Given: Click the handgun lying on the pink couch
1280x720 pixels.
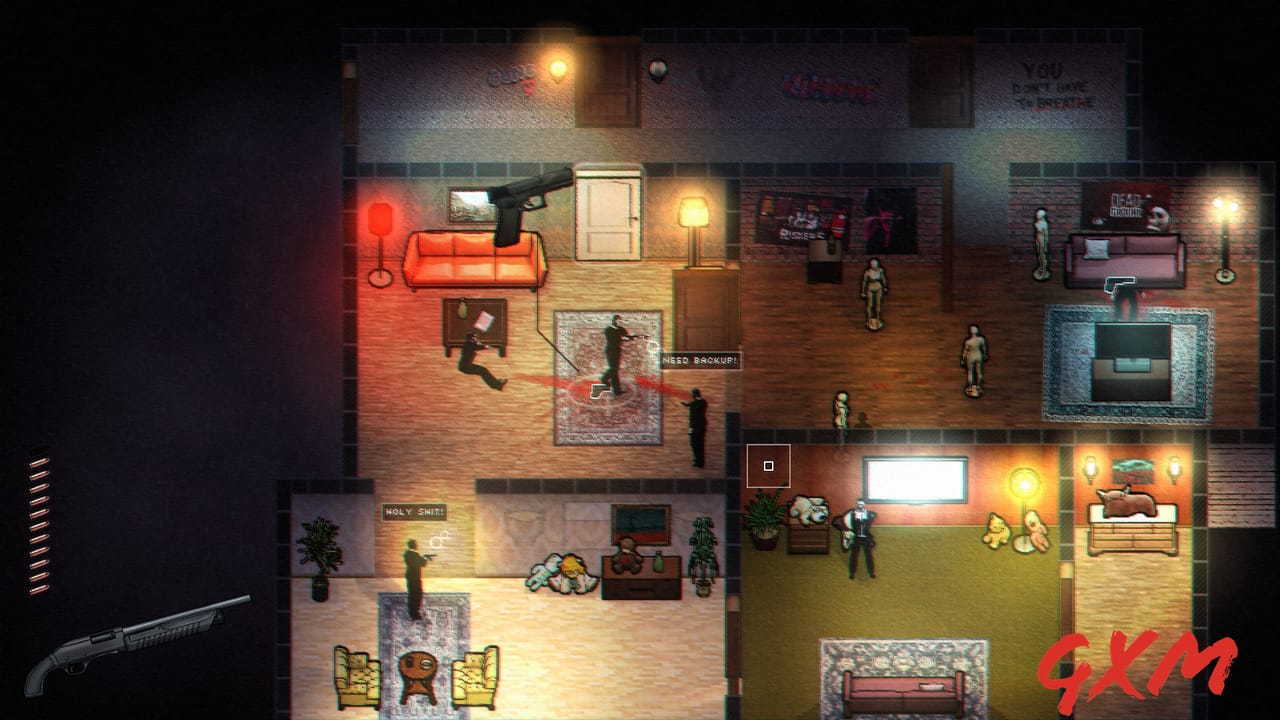Looking at the screenshot, I should pos(1120,283).
